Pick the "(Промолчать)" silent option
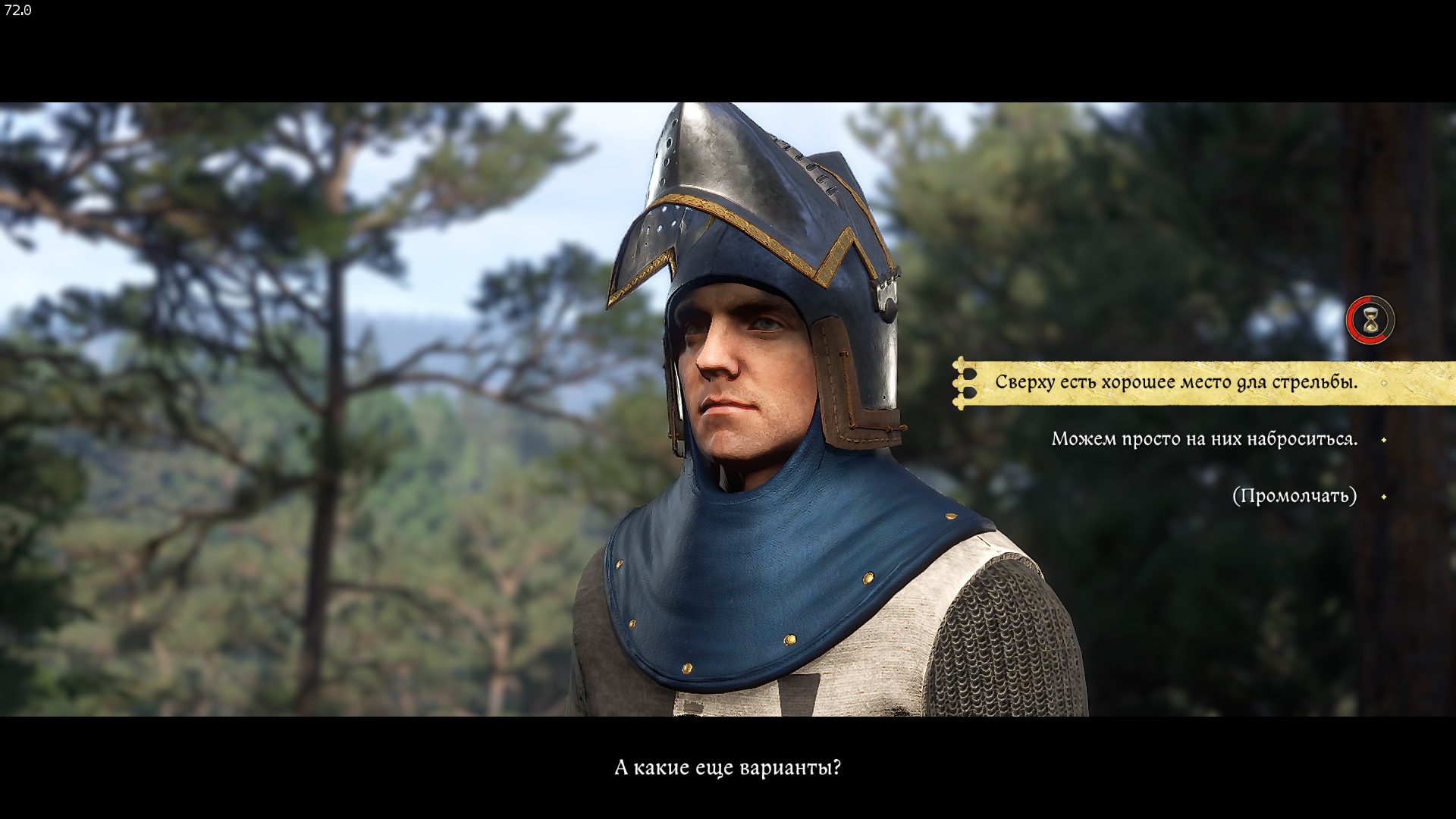This screenshot has height=819, width=1456. coord(1294,496)
